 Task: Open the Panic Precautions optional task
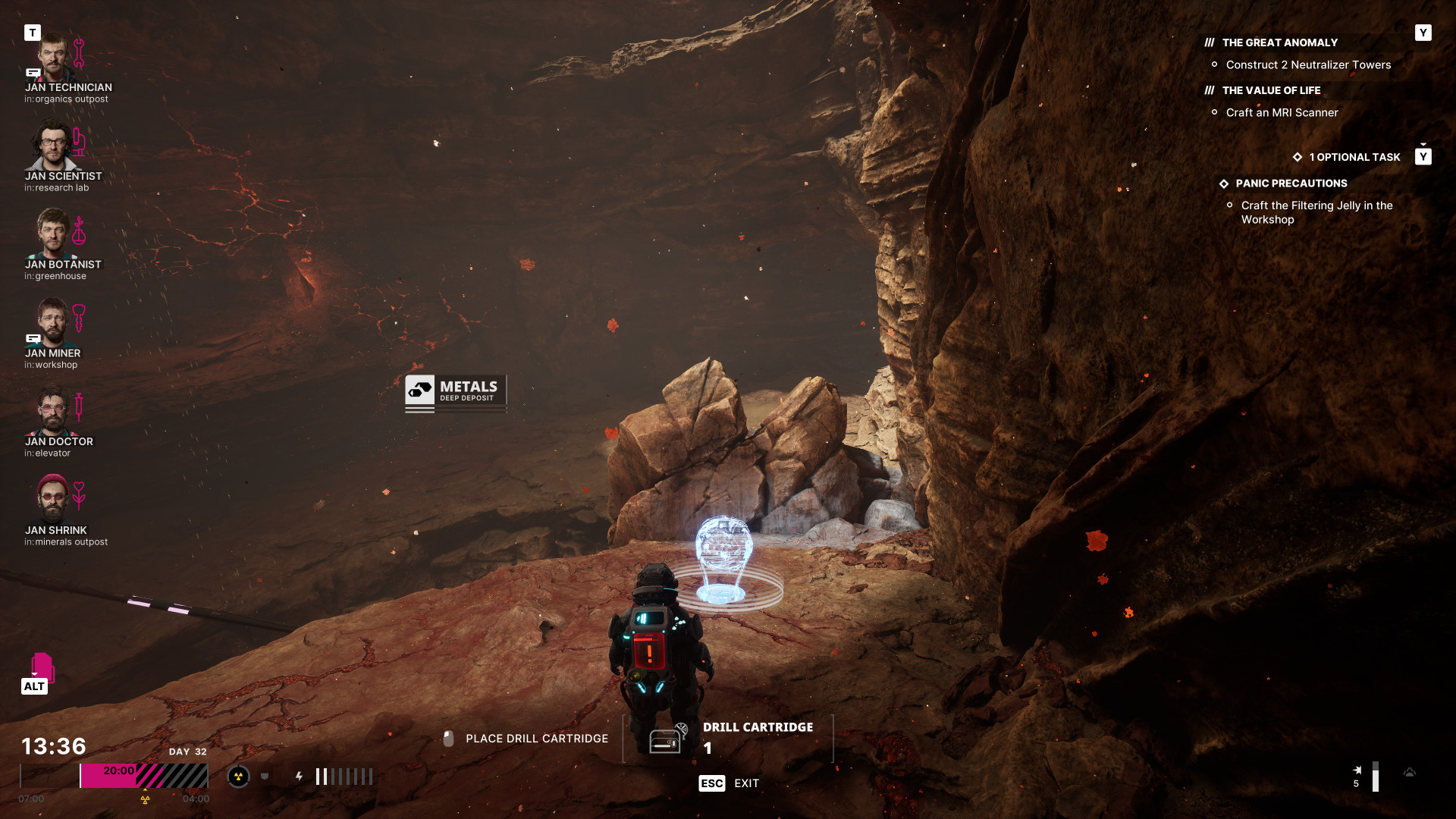[x=1291, y=184]
